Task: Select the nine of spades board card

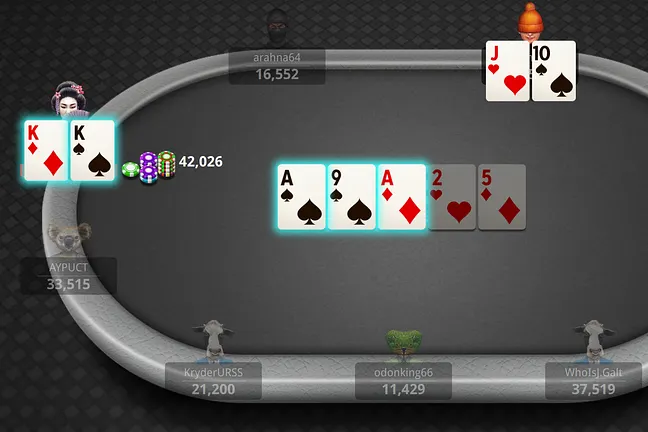Action: 352,197
